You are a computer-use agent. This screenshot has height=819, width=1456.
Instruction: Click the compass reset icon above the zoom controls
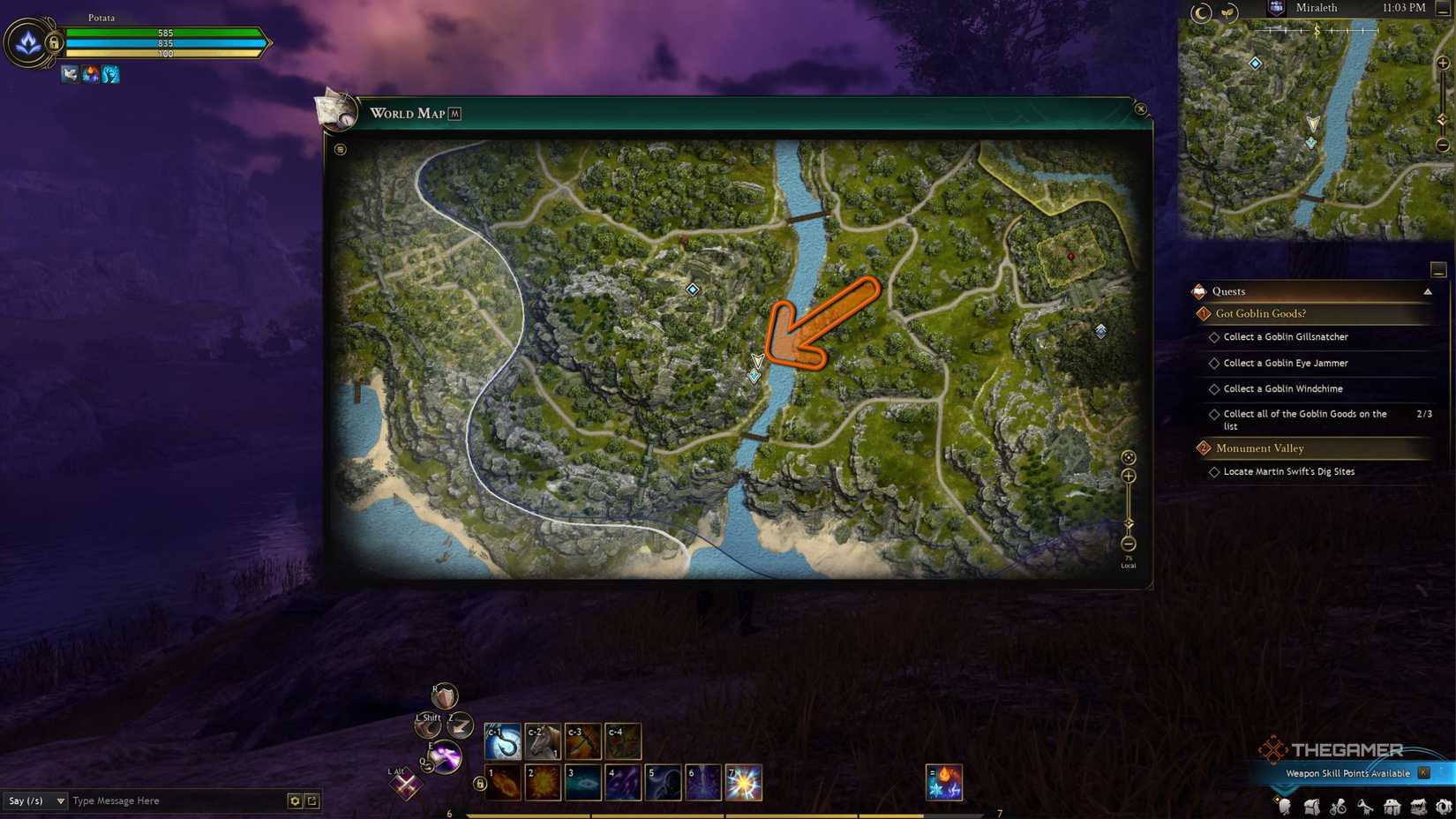tap(1129, 457)
